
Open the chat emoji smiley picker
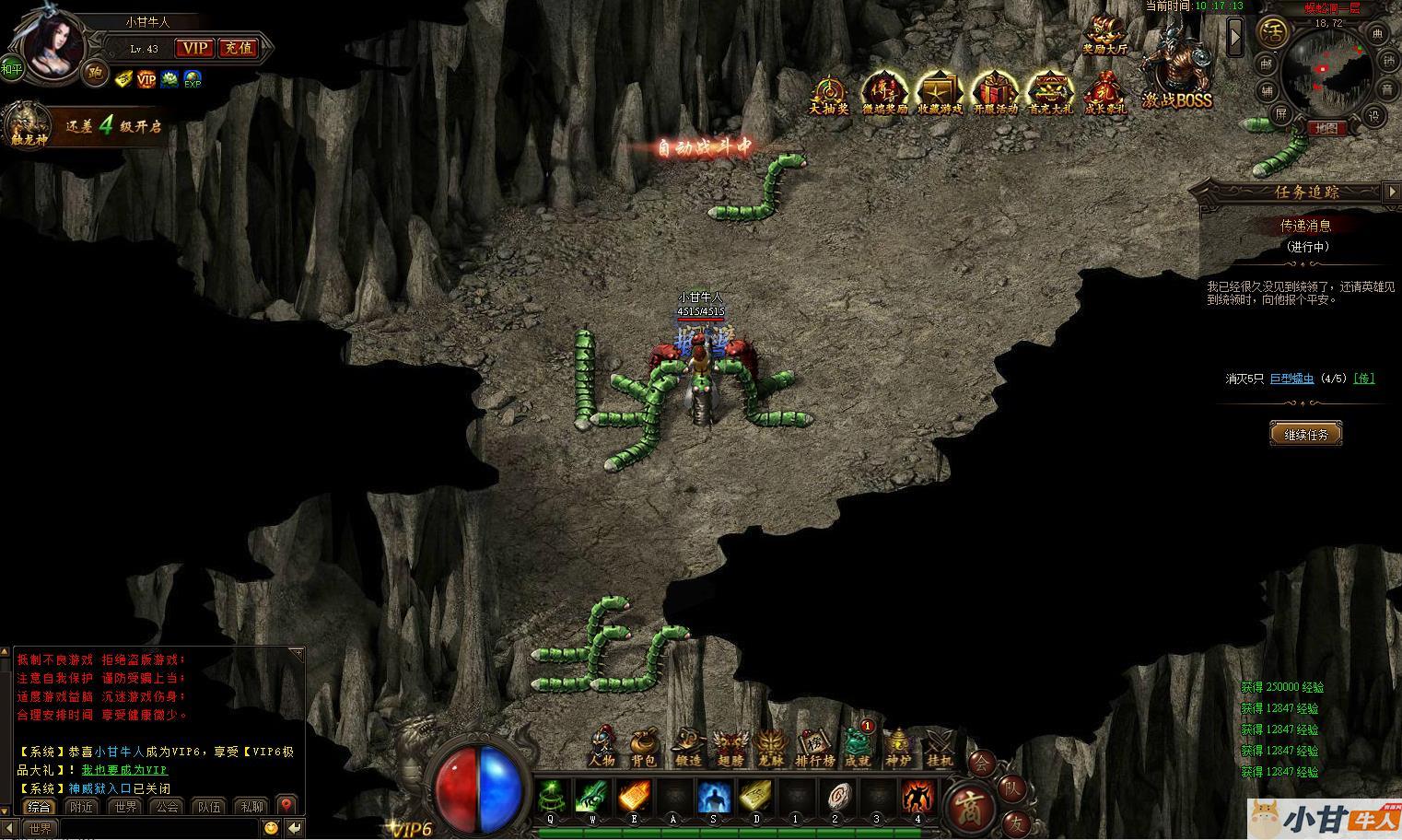[271, 828]
